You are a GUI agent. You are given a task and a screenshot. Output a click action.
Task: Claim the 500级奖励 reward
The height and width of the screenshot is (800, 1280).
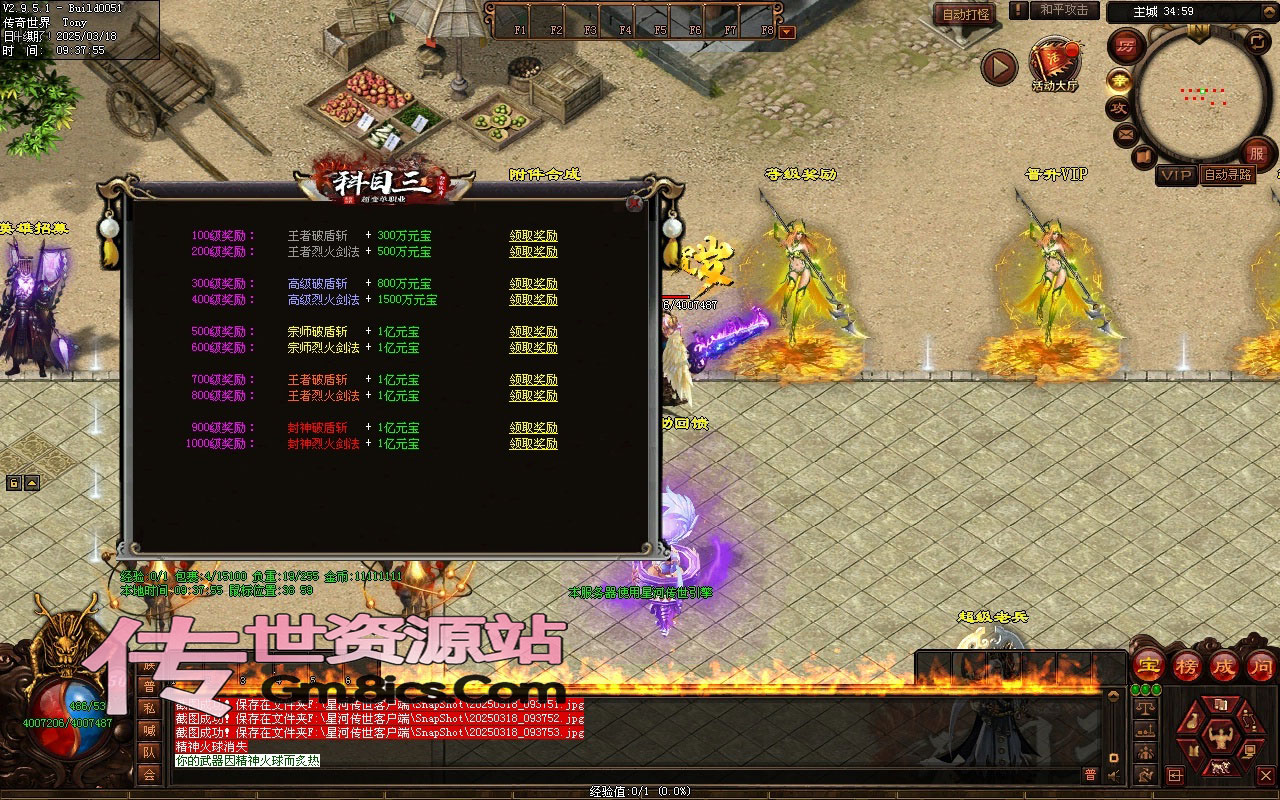coord(533,332)
